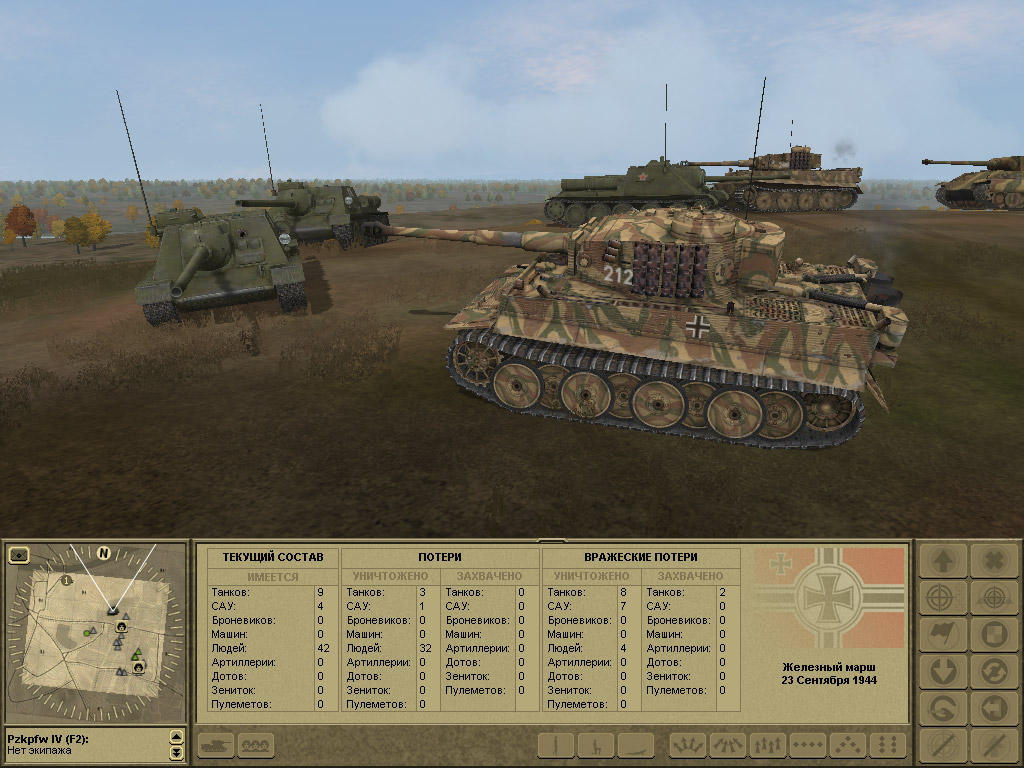Click the X cancel order button
This screenshot has height=768, width=1024.
coord(993,561)
